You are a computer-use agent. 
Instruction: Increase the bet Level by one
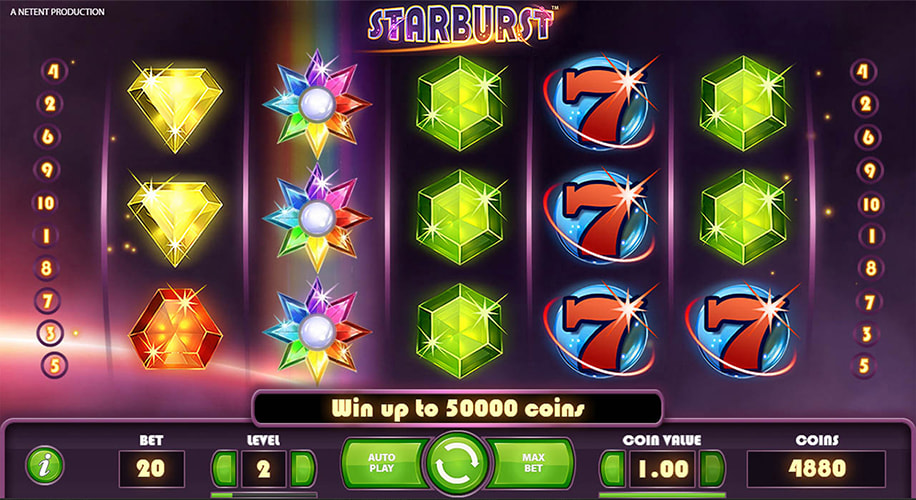pyautogui.click(x=302, y=468)
